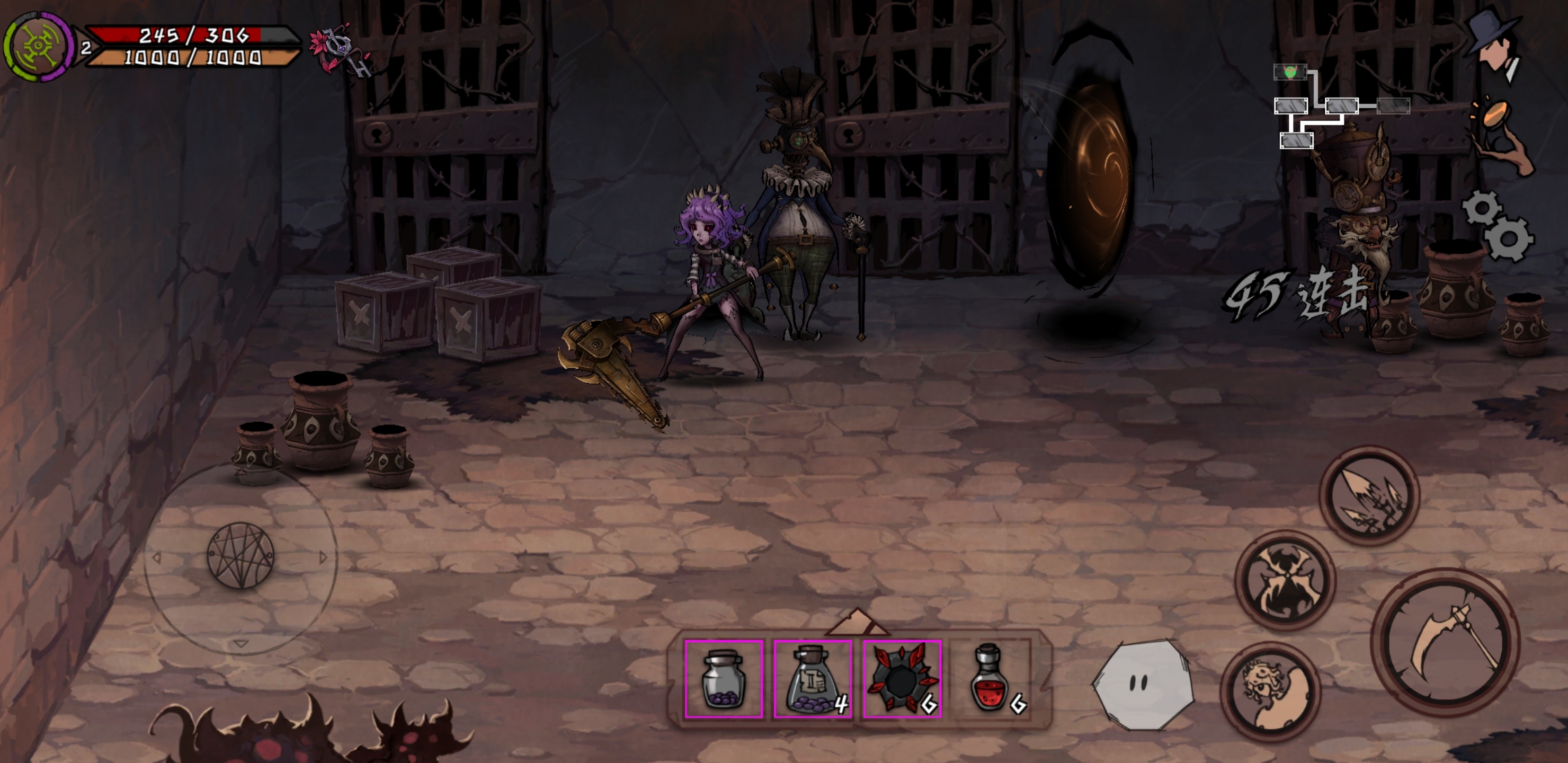Select the flask with purple beads
The image size is (1568, 763).
coord(813,678)
